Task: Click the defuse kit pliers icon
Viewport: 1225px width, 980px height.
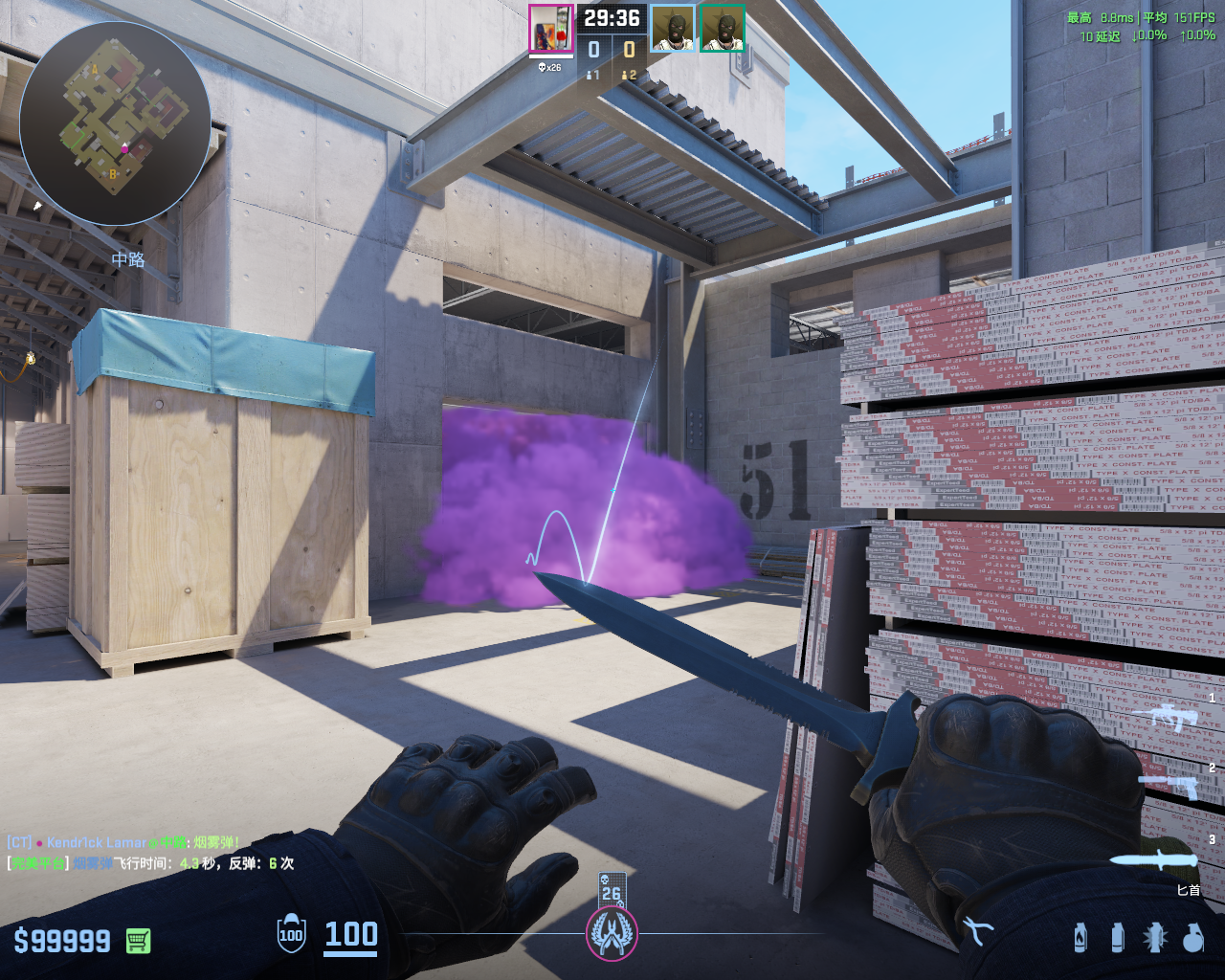Action: click(x=976, y=930)
